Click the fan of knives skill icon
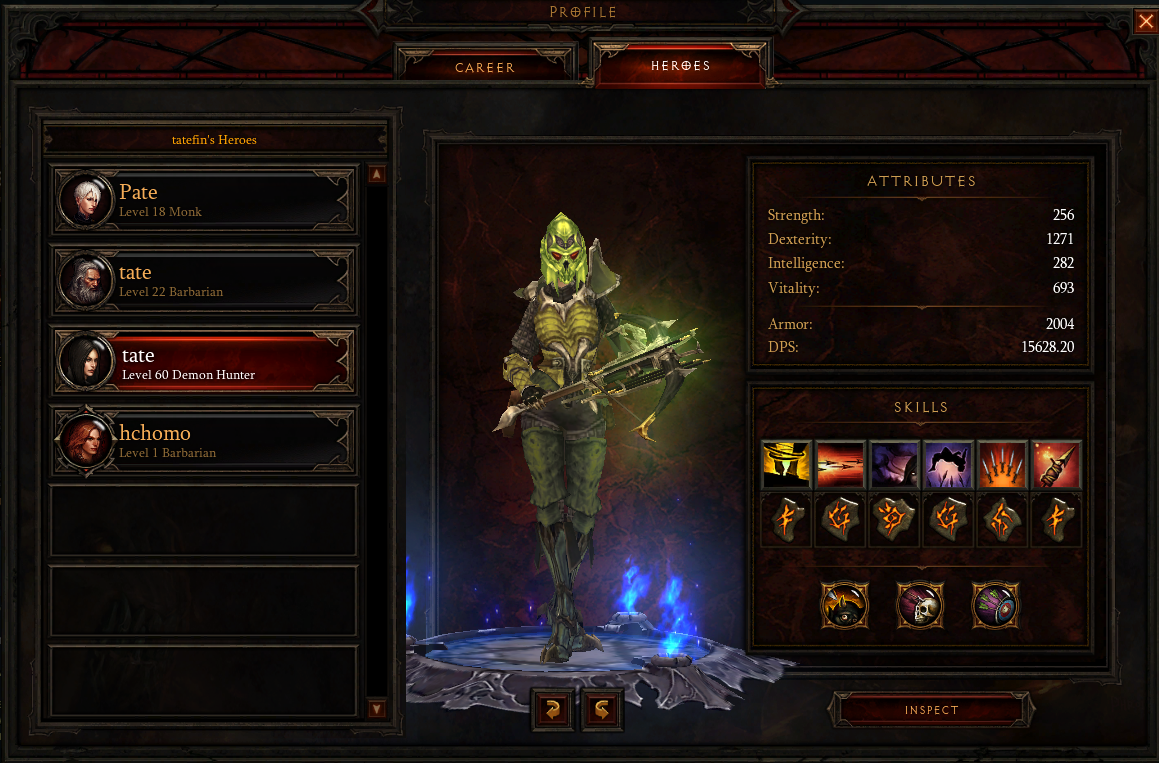The height and width of the screenshot is (763, 1159). click(x=1001, y=465)
